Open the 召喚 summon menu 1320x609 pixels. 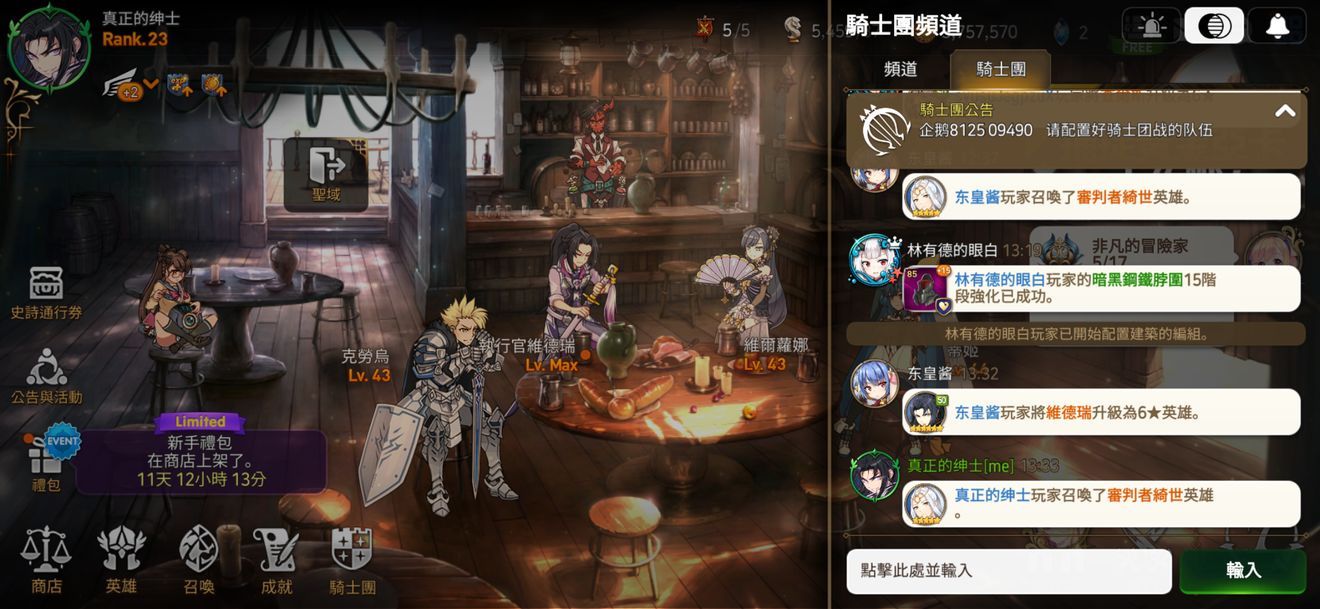198,560
